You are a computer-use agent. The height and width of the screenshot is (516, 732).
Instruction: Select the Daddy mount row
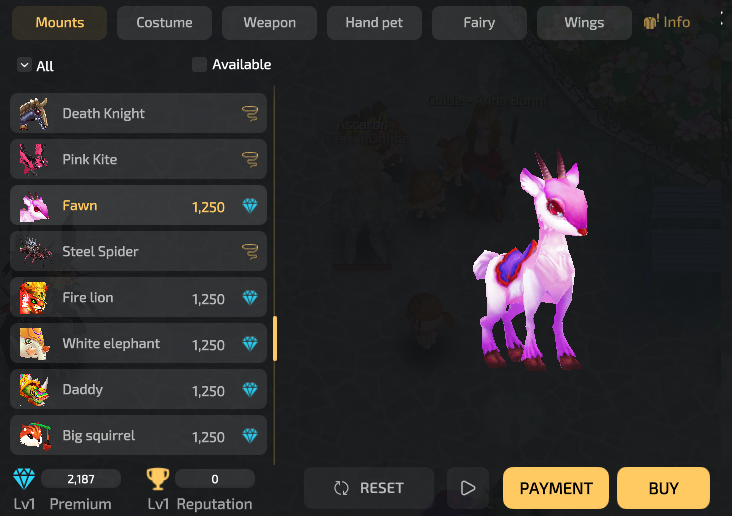138,389
